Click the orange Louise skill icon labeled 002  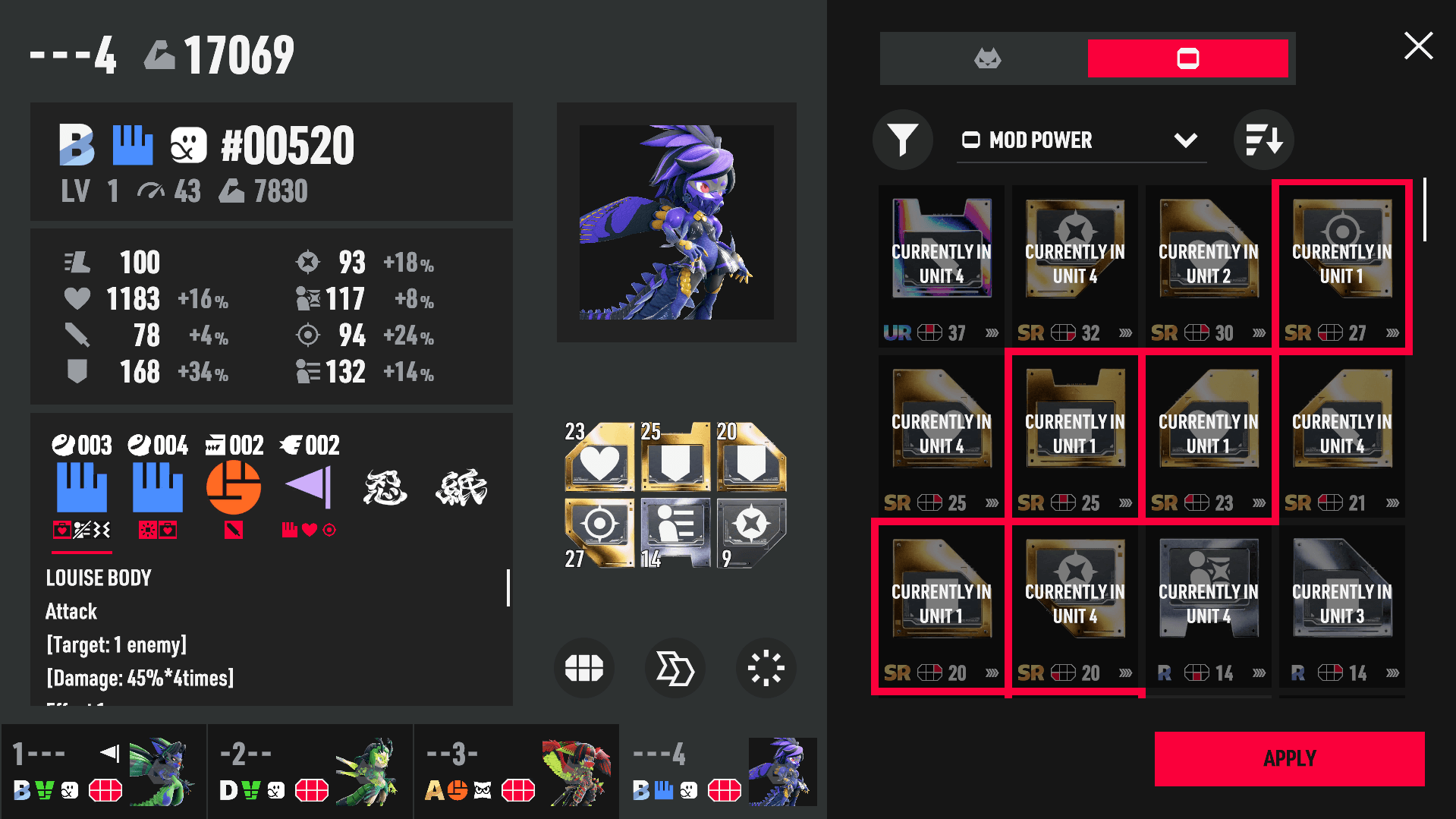(233, 487)
